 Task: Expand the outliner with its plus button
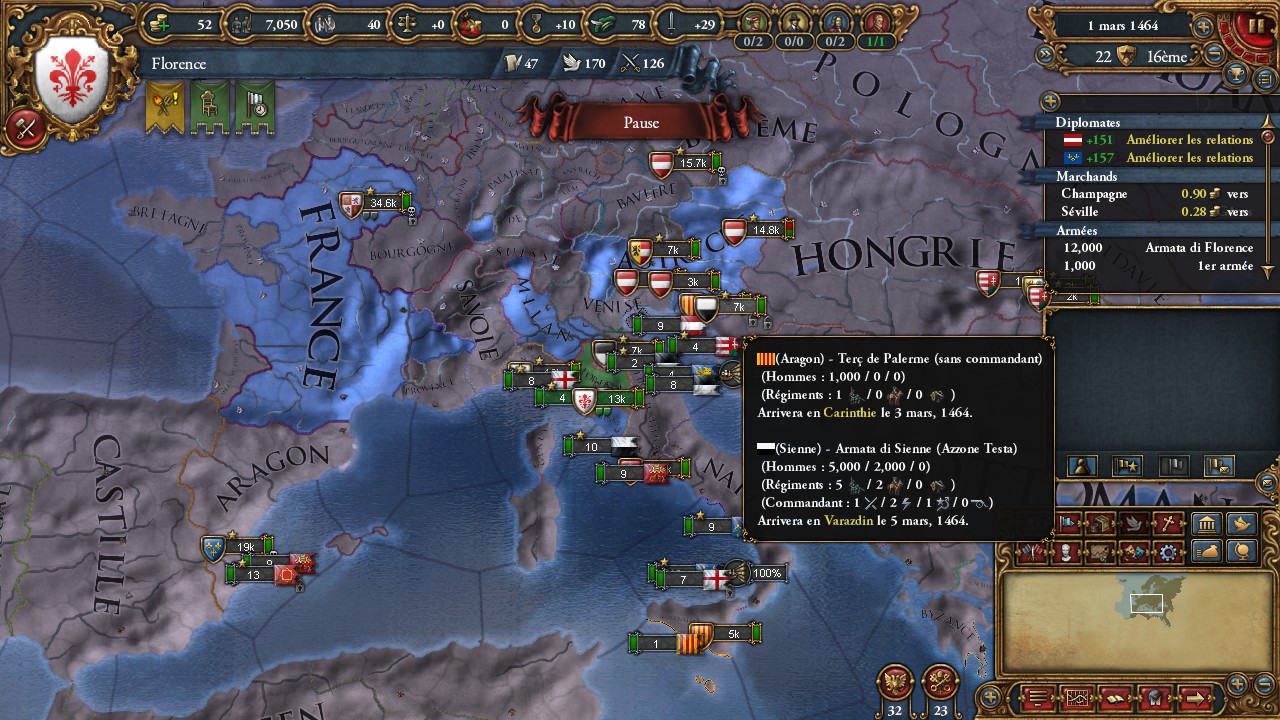[x=1050, y=101]
